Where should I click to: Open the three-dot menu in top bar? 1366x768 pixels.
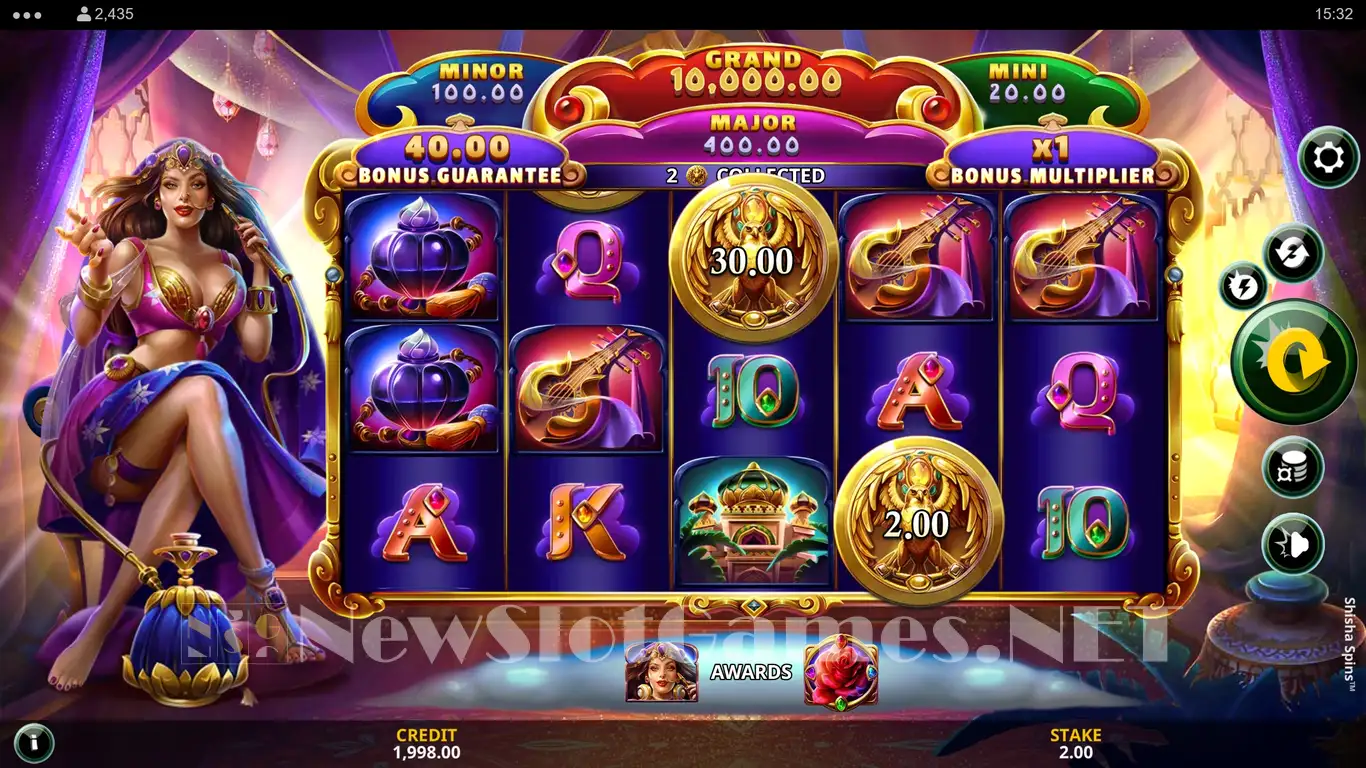(27, 15)
